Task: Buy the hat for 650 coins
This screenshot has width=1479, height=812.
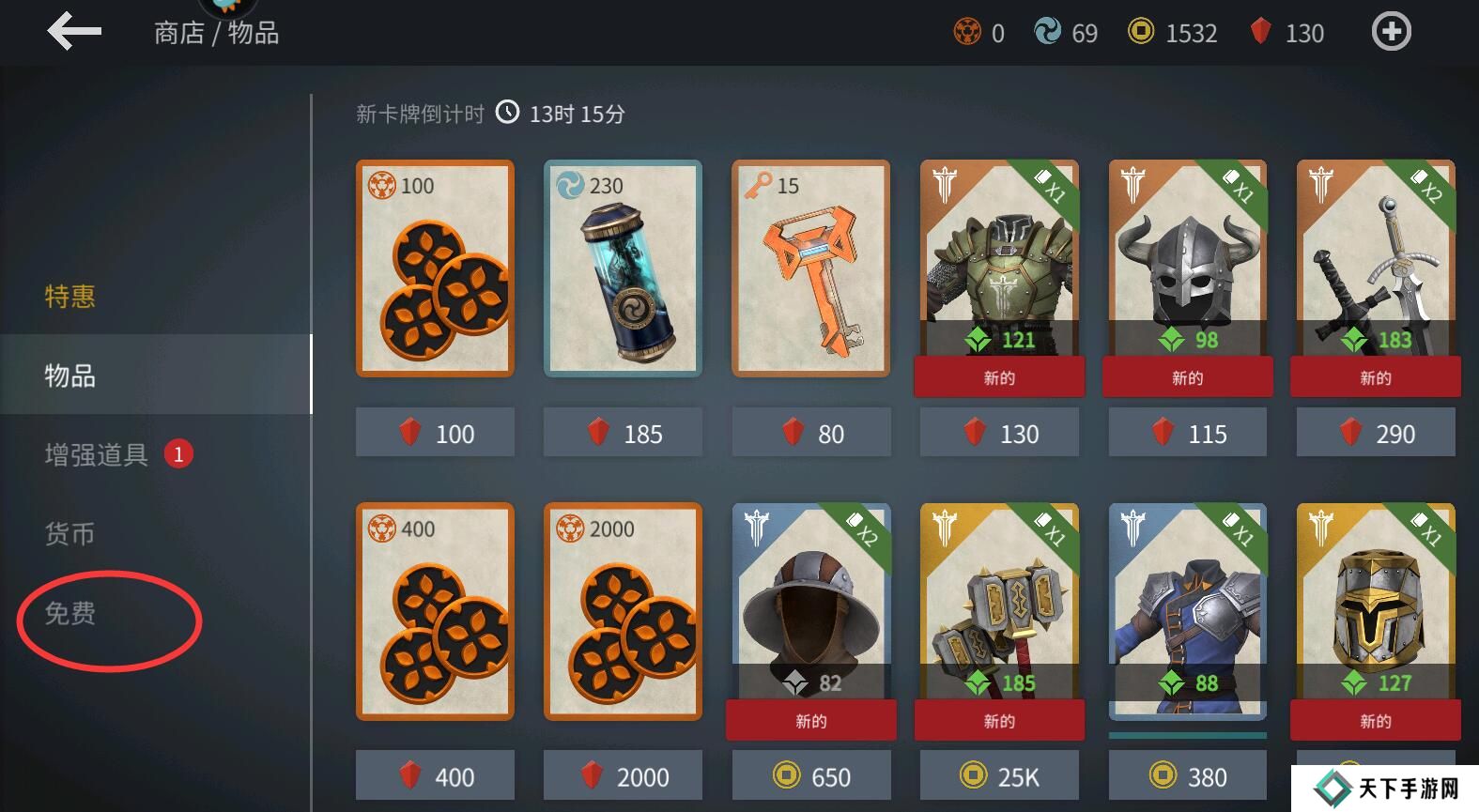Action: 811,776
